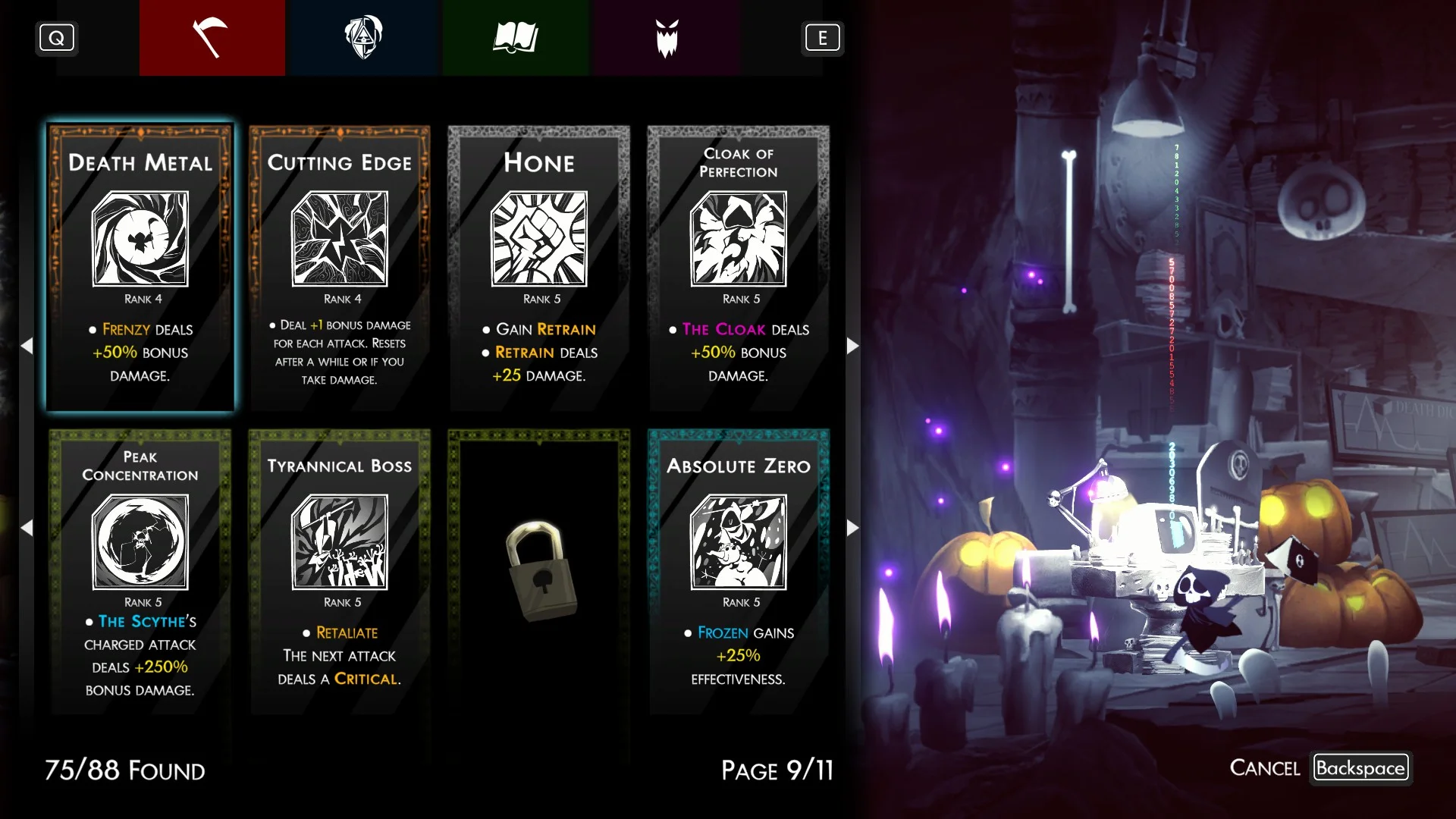Select the Death Metal card
Screen dimensions: 1456x819
[x=140, y=268]
